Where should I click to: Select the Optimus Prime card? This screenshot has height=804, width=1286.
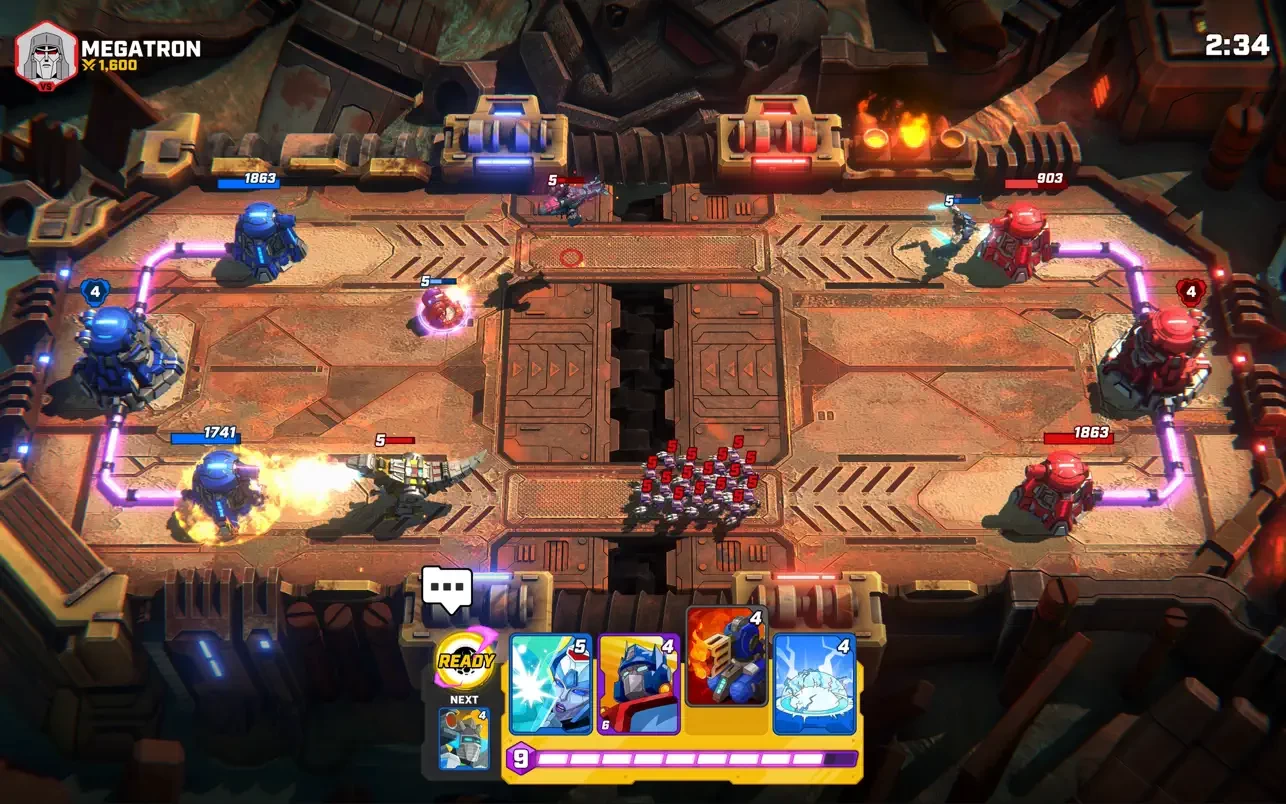click(638, 685)
